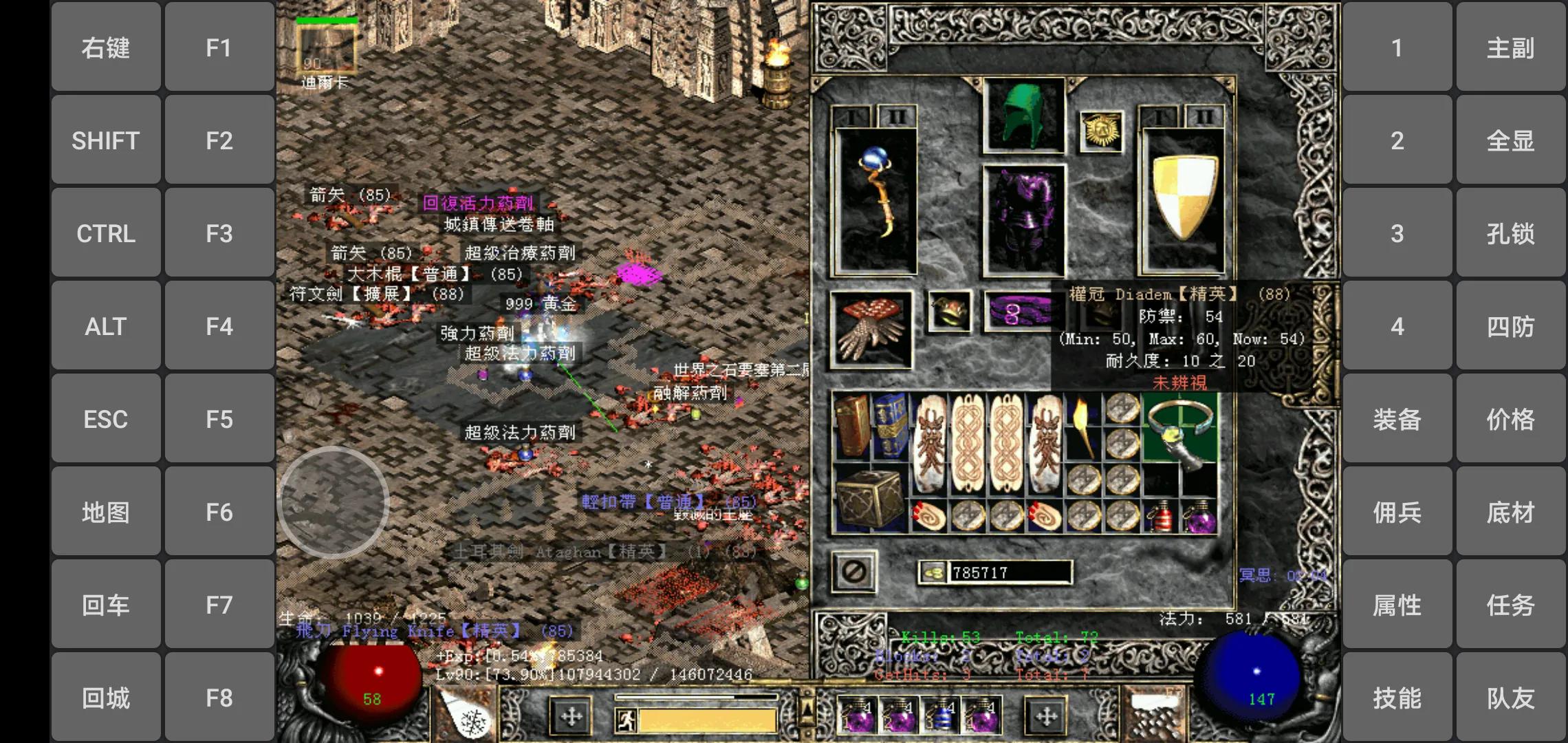Open the map with 地图 button
Screen dimensions: 1568x743
[106, 512]
